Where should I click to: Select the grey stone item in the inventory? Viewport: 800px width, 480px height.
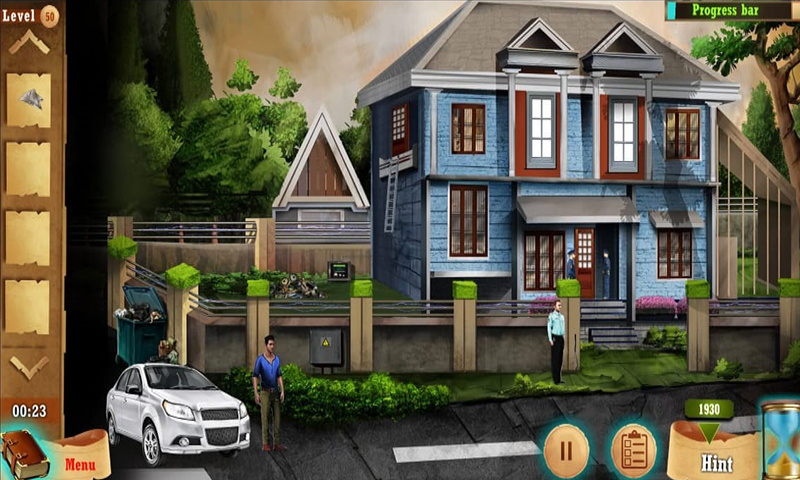click(x=30, y=98)
